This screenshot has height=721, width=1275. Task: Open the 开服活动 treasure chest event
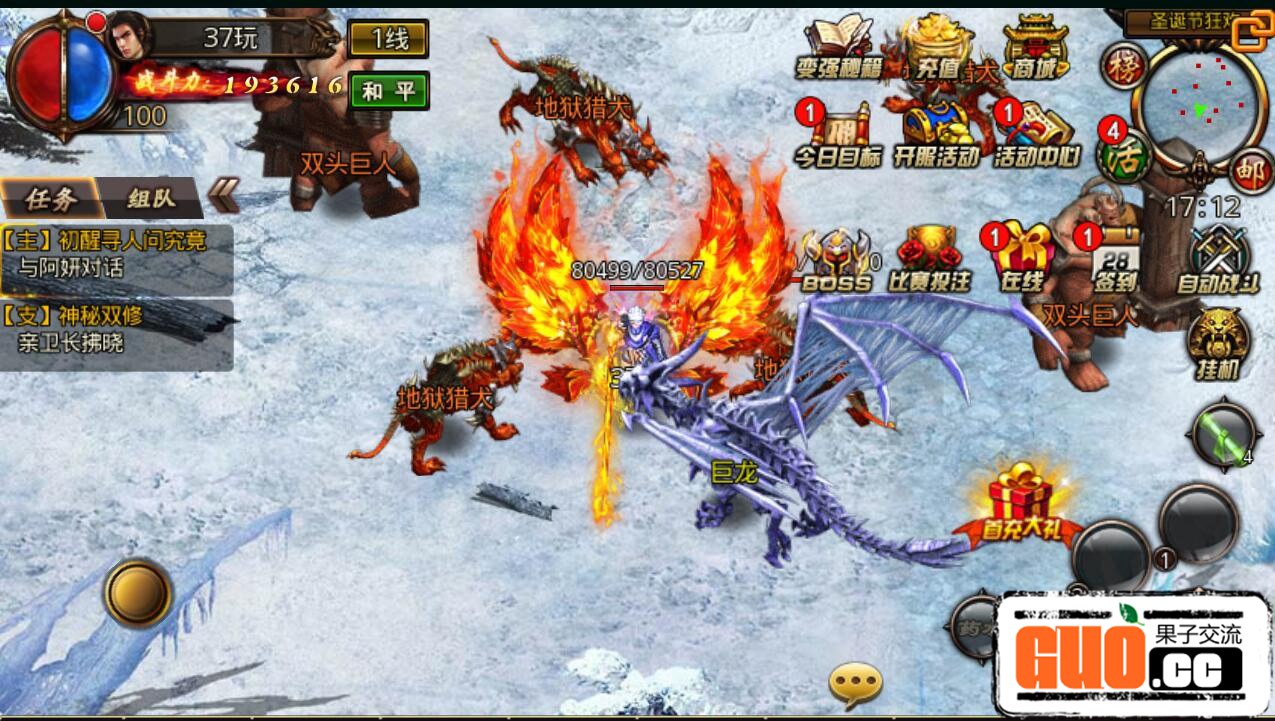point(937,135)
